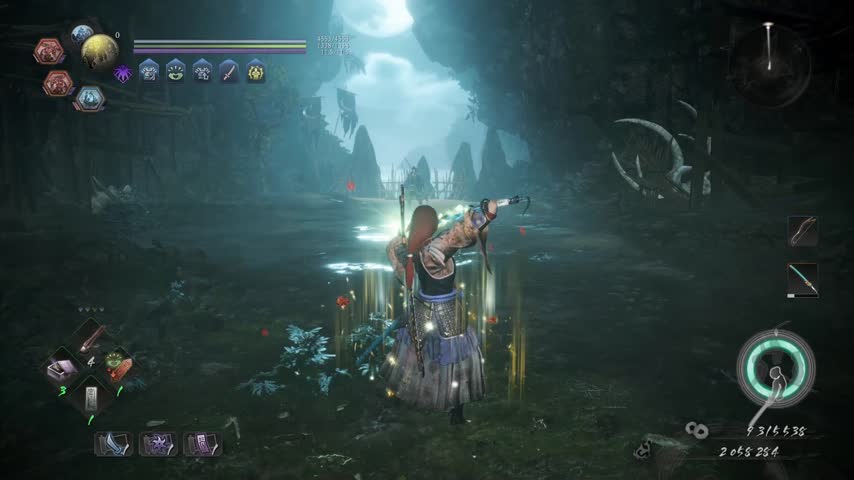This screenshot has width=854, height=480.
Task: Select the glowing blue spear weapon slot
Action: (802, 279)
